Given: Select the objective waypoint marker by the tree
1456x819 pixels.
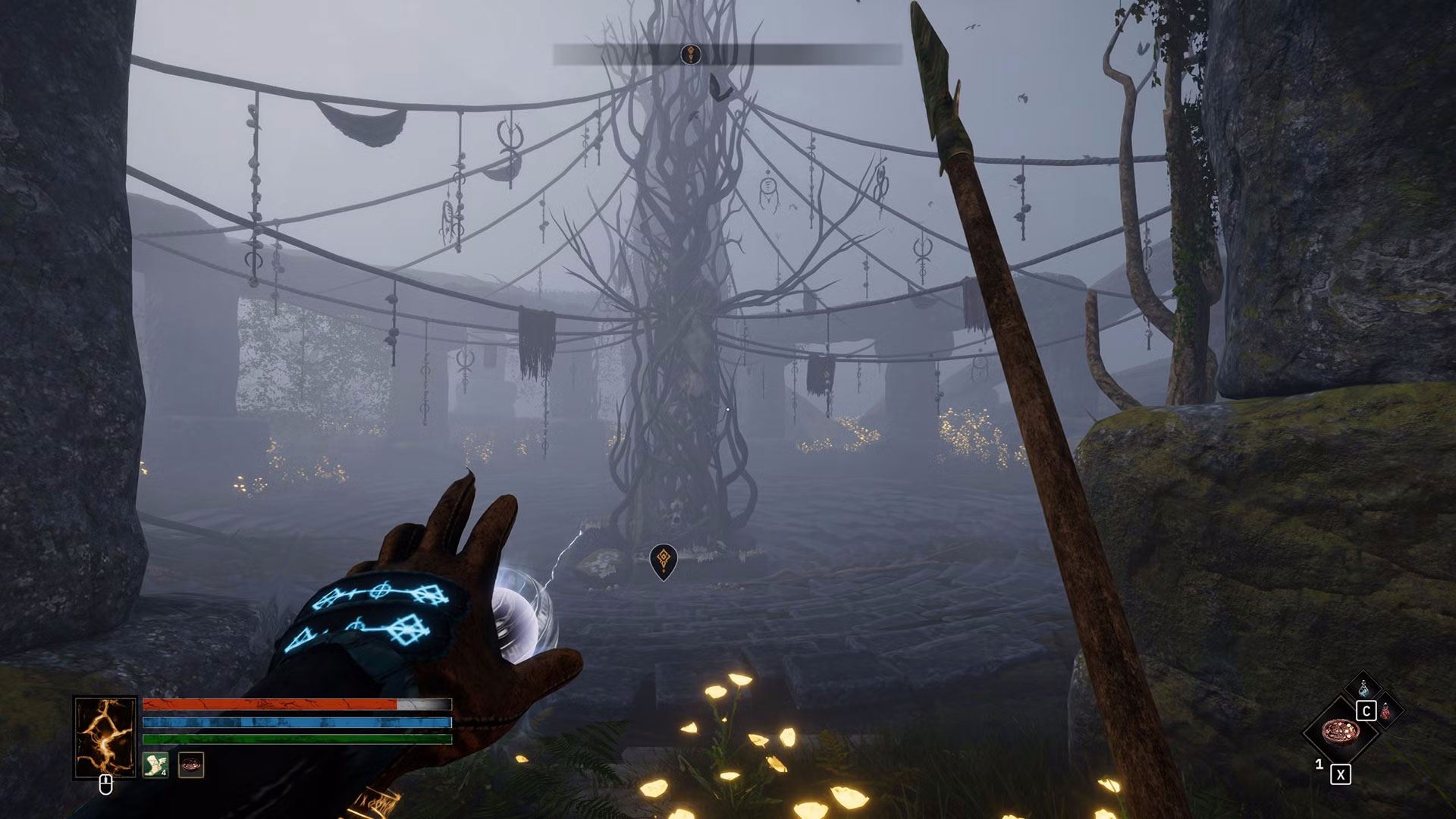Looking at the screenshot, I should point(664,561).
